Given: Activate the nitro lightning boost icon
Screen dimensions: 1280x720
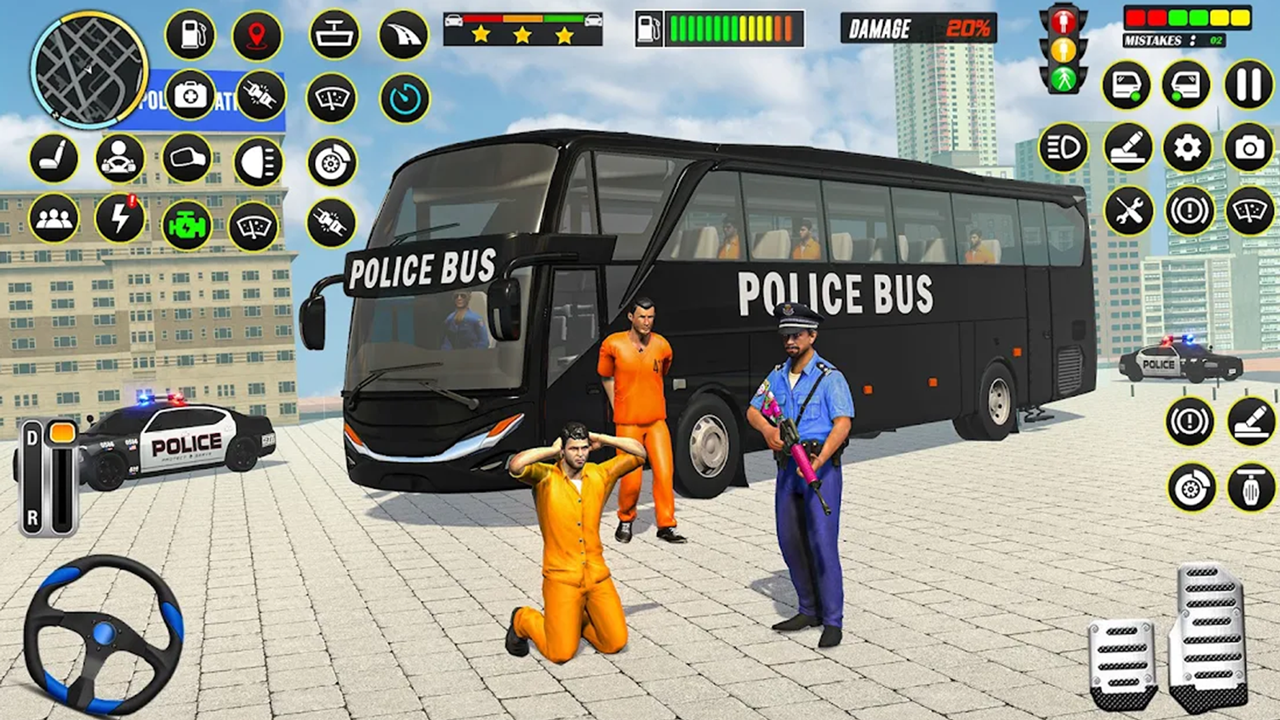Looking at the screenshot, I should pyautogui.click(x=119, y=220).
